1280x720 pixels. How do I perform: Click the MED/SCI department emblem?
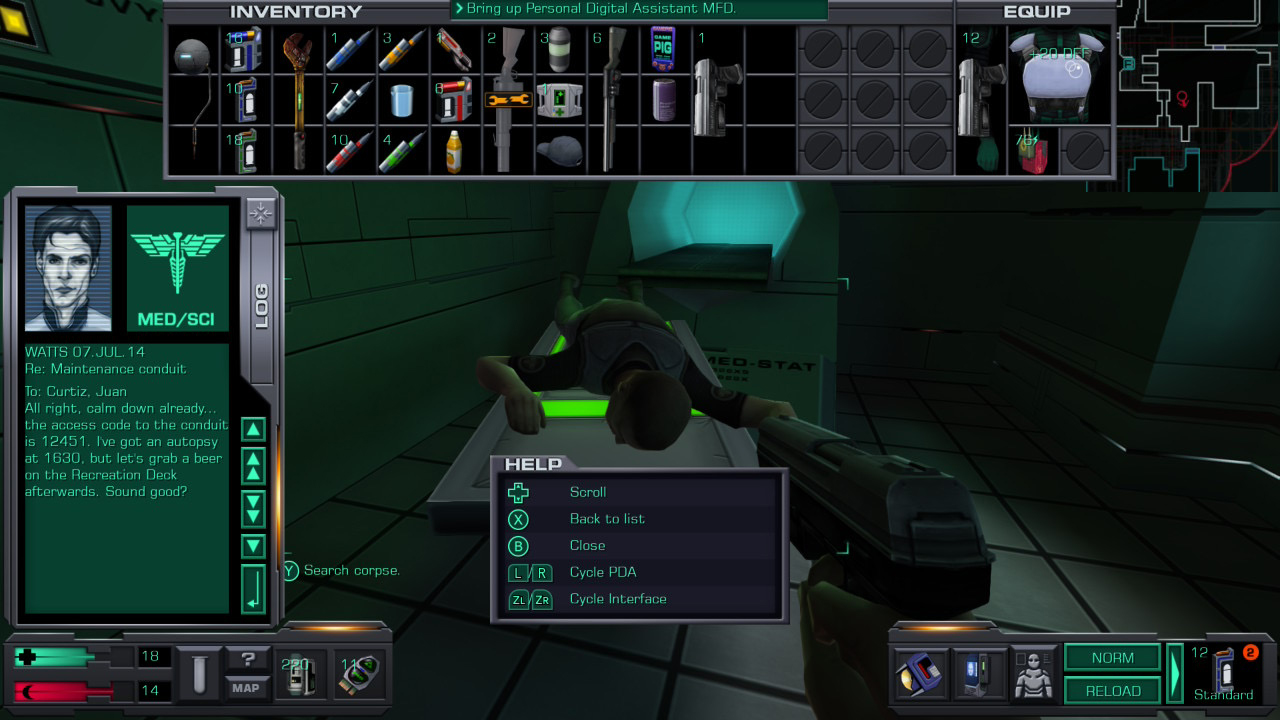coord(178,268)
